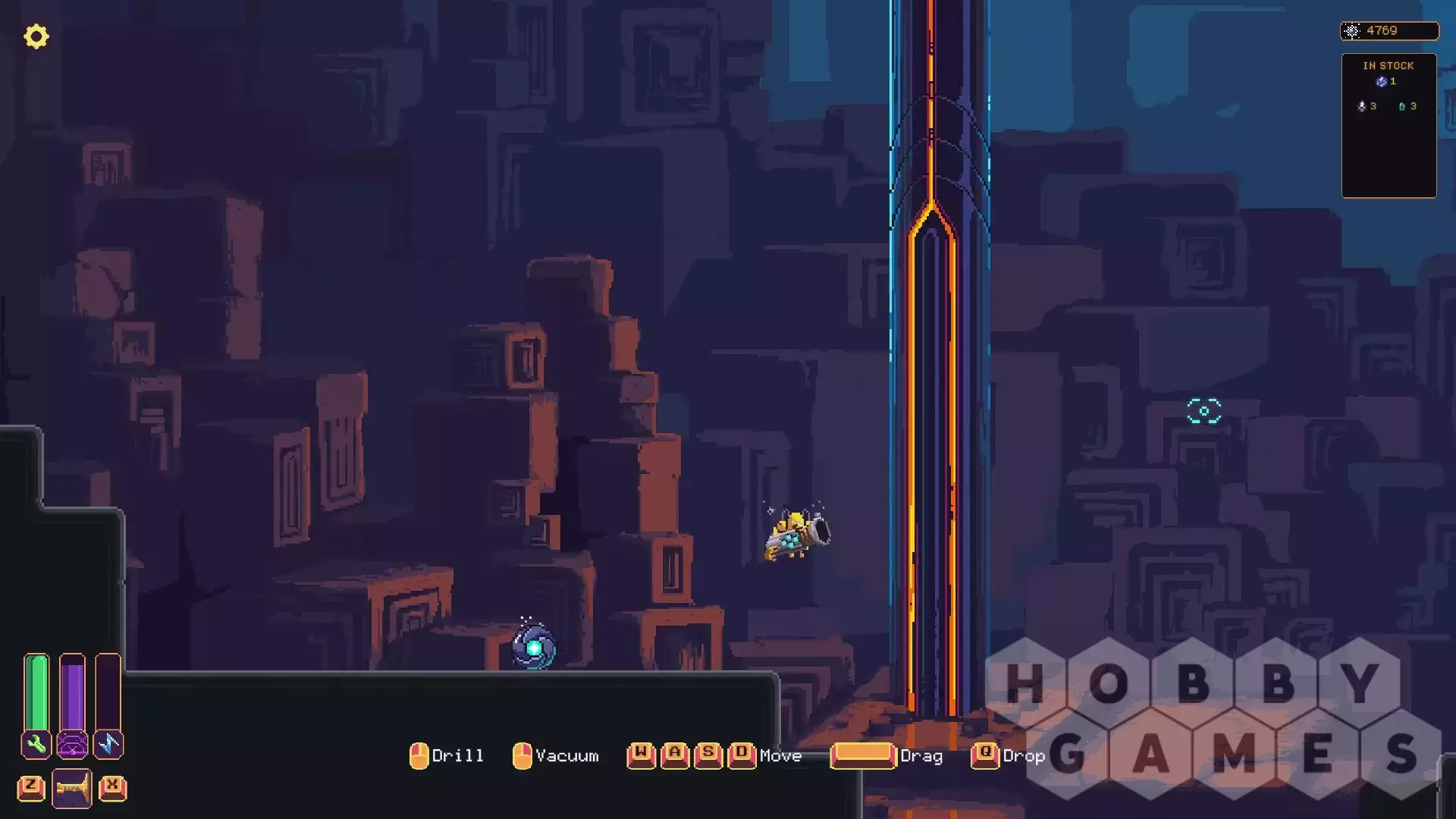Screen dimensions: 1456x819
Task: Select the golden drill gadget slot
Action: 72,789
